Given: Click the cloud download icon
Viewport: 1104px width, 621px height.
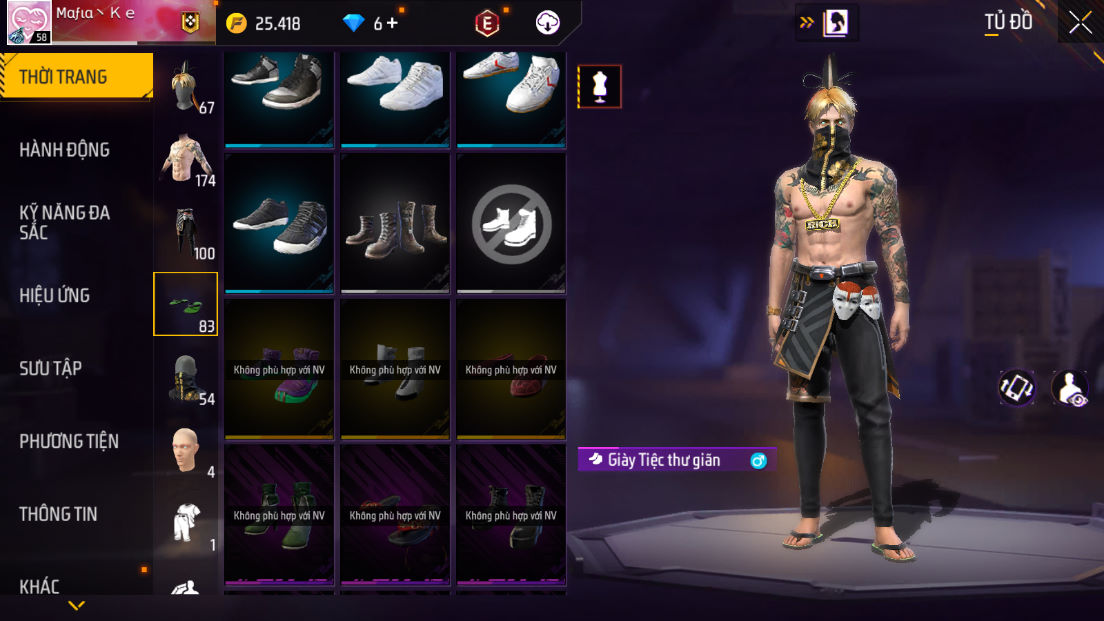Looking at the screenshot, I should click(548, 23).
